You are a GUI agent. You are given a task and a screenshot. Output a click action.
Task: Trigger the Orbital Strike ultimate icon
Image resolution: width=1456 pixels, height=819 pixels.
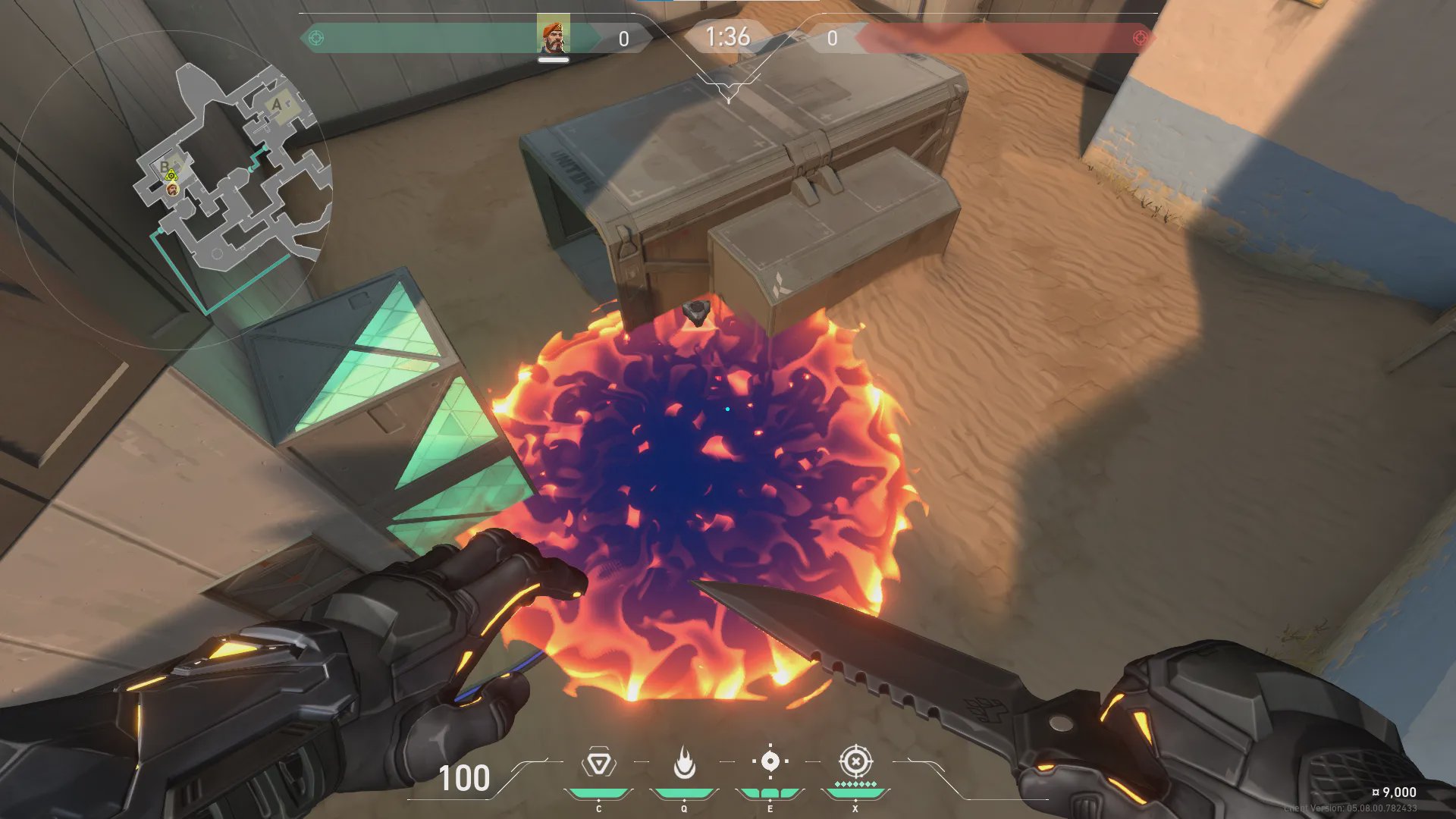(855, 761)
